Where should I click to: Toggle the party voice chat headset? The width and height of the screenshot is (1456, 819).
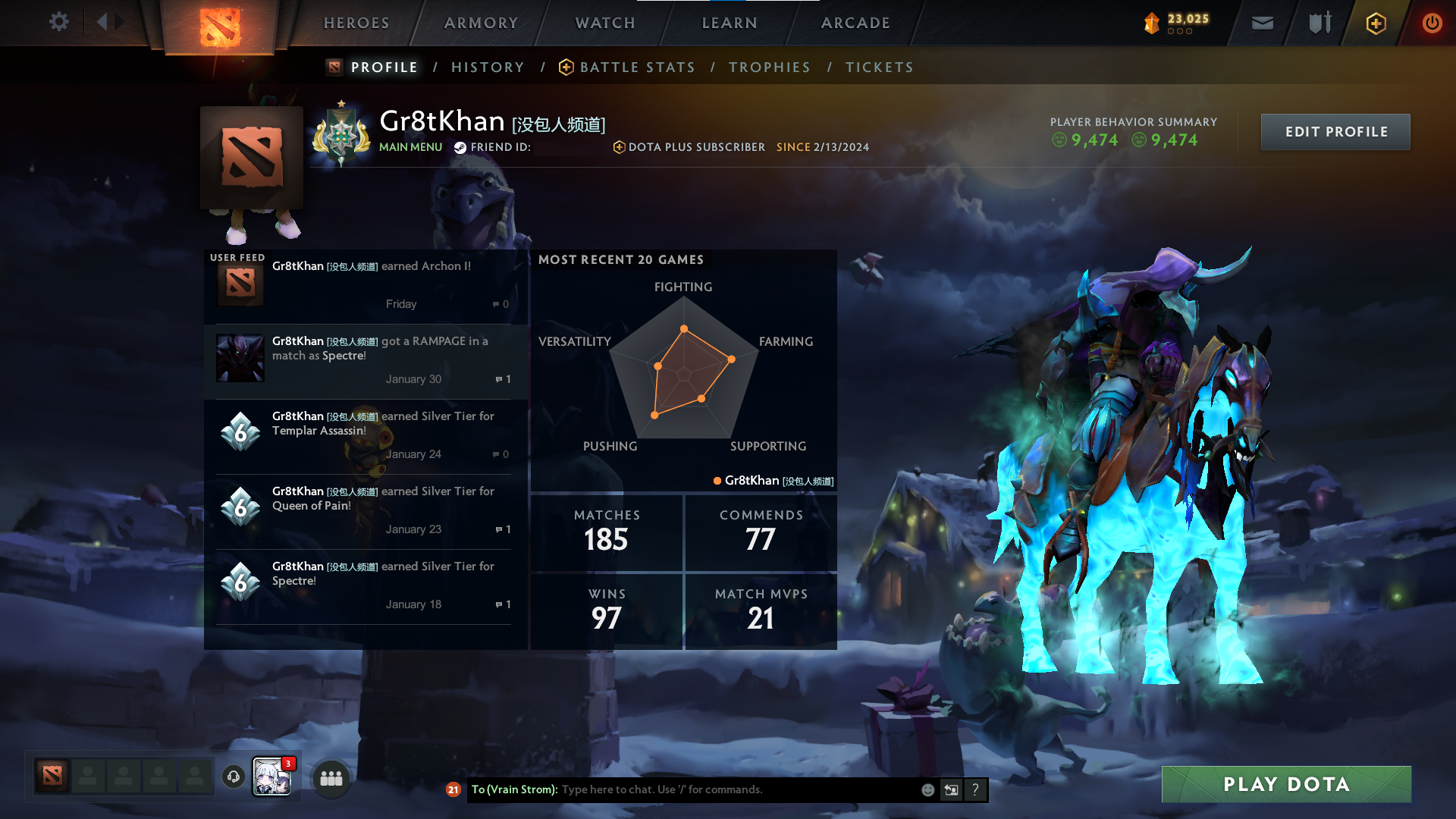(233, 777)
